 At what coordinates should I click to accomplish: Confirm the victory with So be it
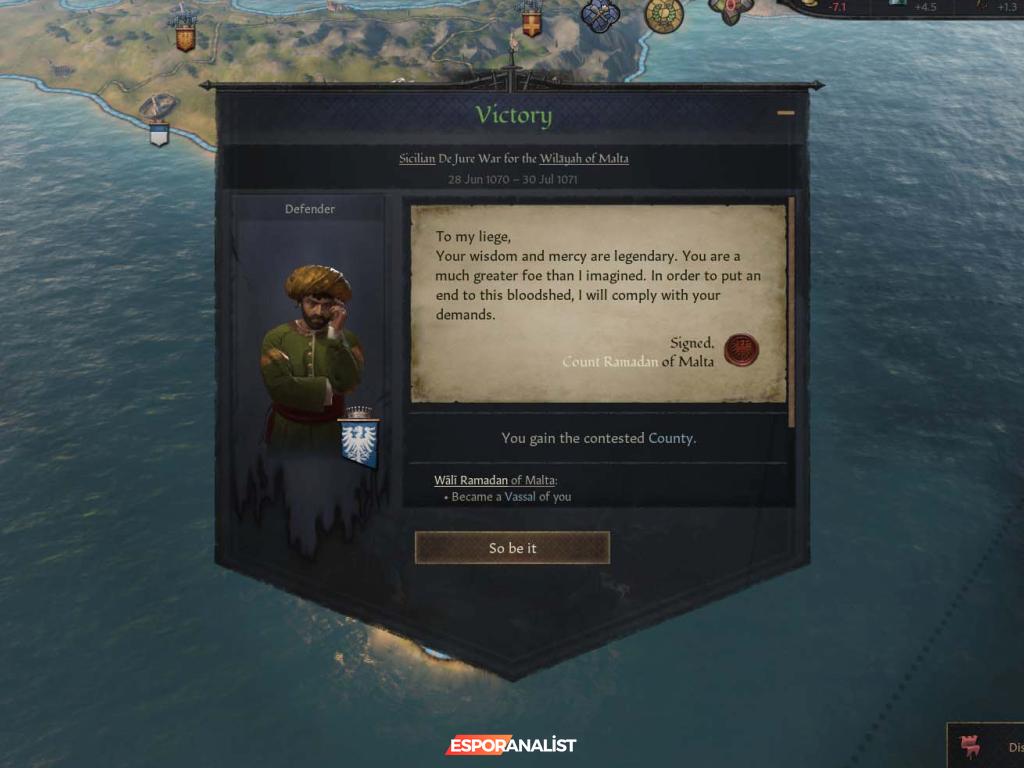[512, 548]
